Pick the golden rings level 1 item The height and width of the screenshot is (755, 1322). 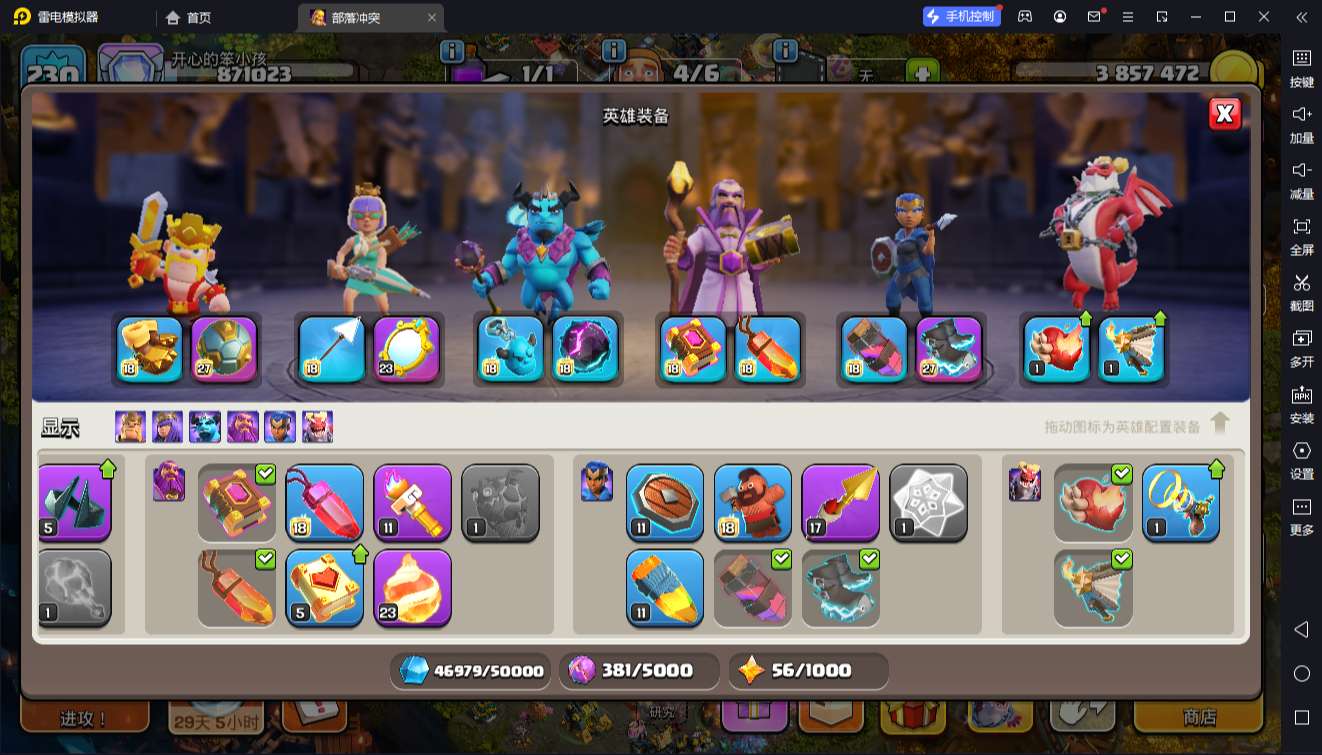pos(1180,502)
